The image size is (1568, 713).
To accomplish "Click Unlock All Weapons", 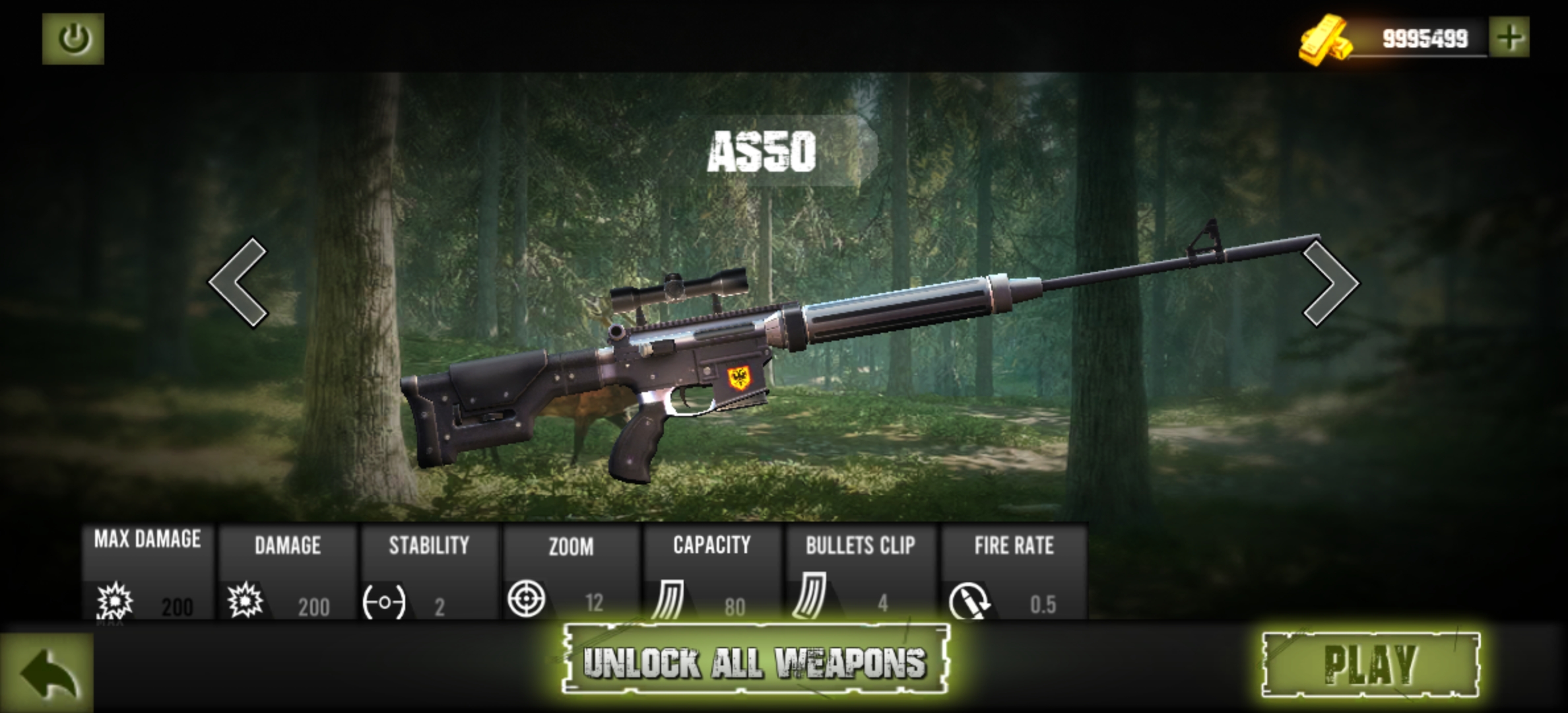I will (755, 660).
